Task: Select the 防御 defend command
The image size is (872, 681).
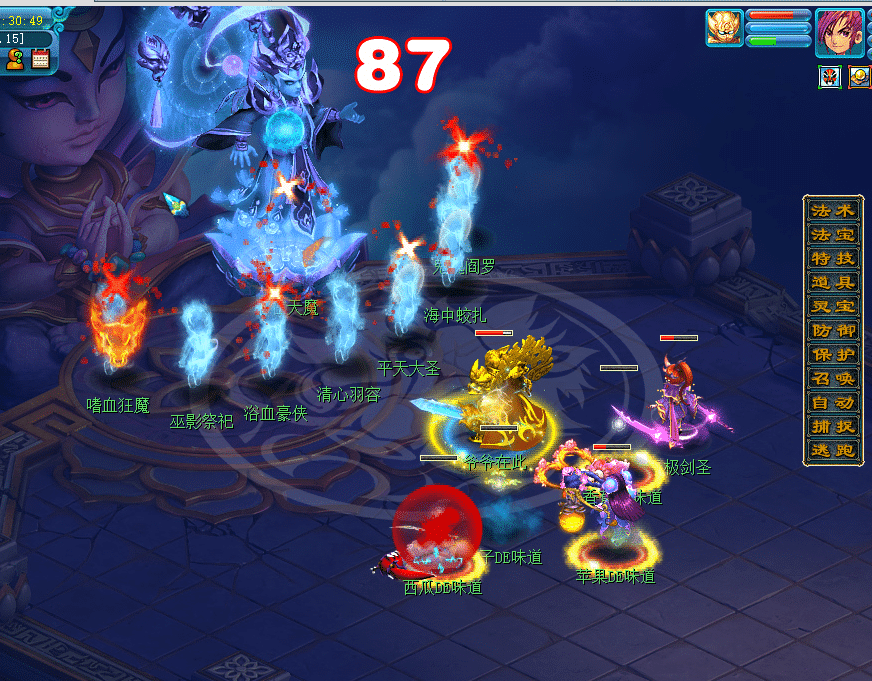Action: coord(832,332)
